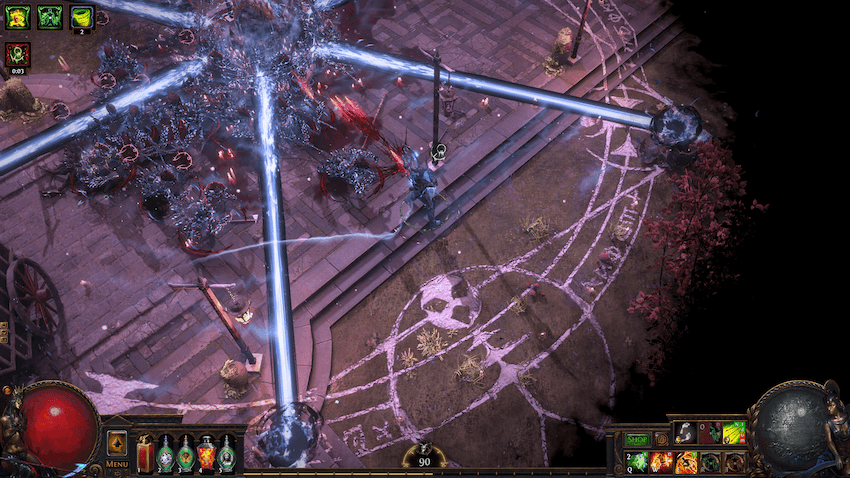Viewport: 850px width, 478px height.
Task: Use the red life flask in slot 1
Action: tap(146, 453)
